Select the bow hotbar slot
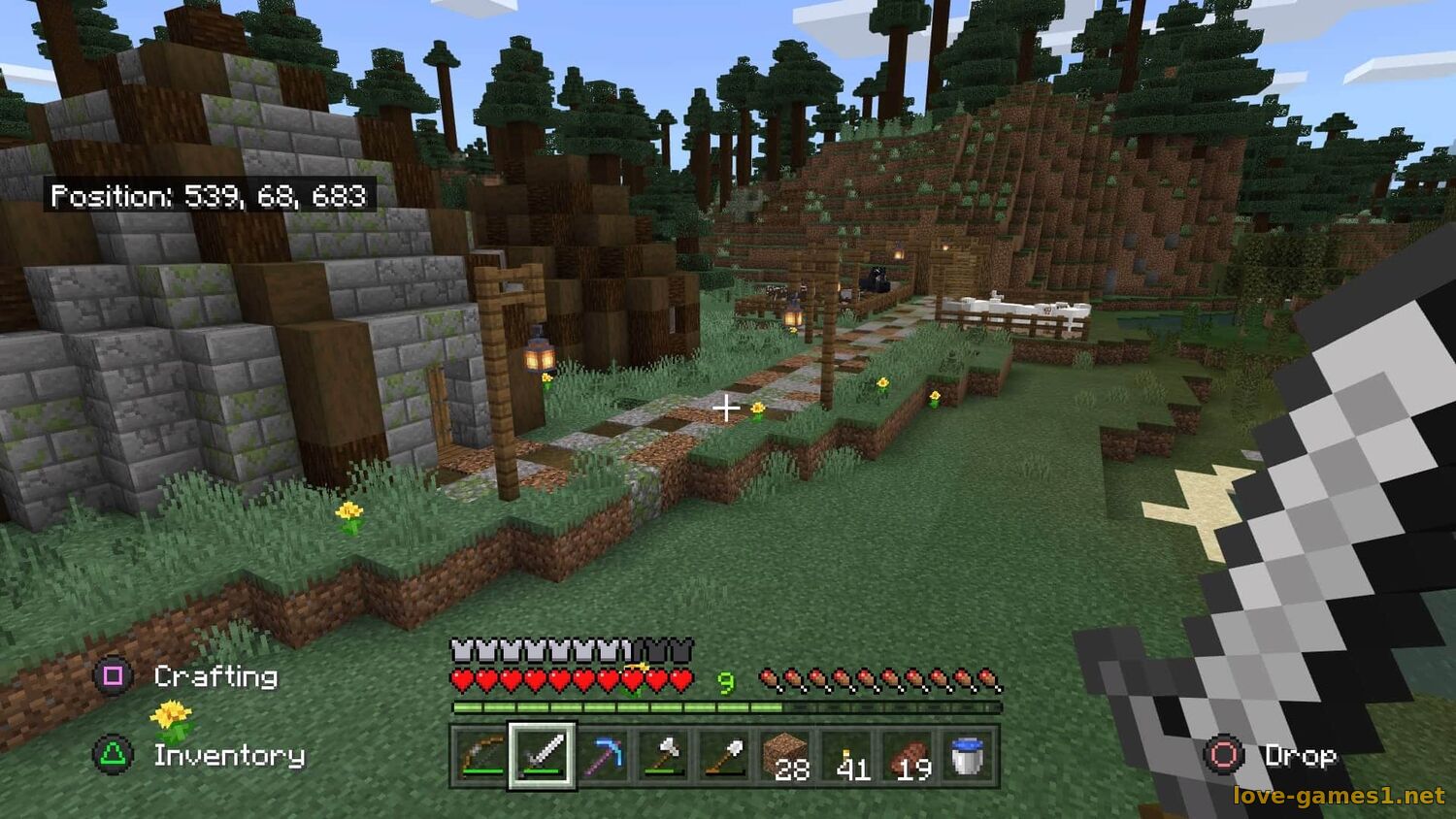This screenshot has width=1456, height=819. coord(481,756)
